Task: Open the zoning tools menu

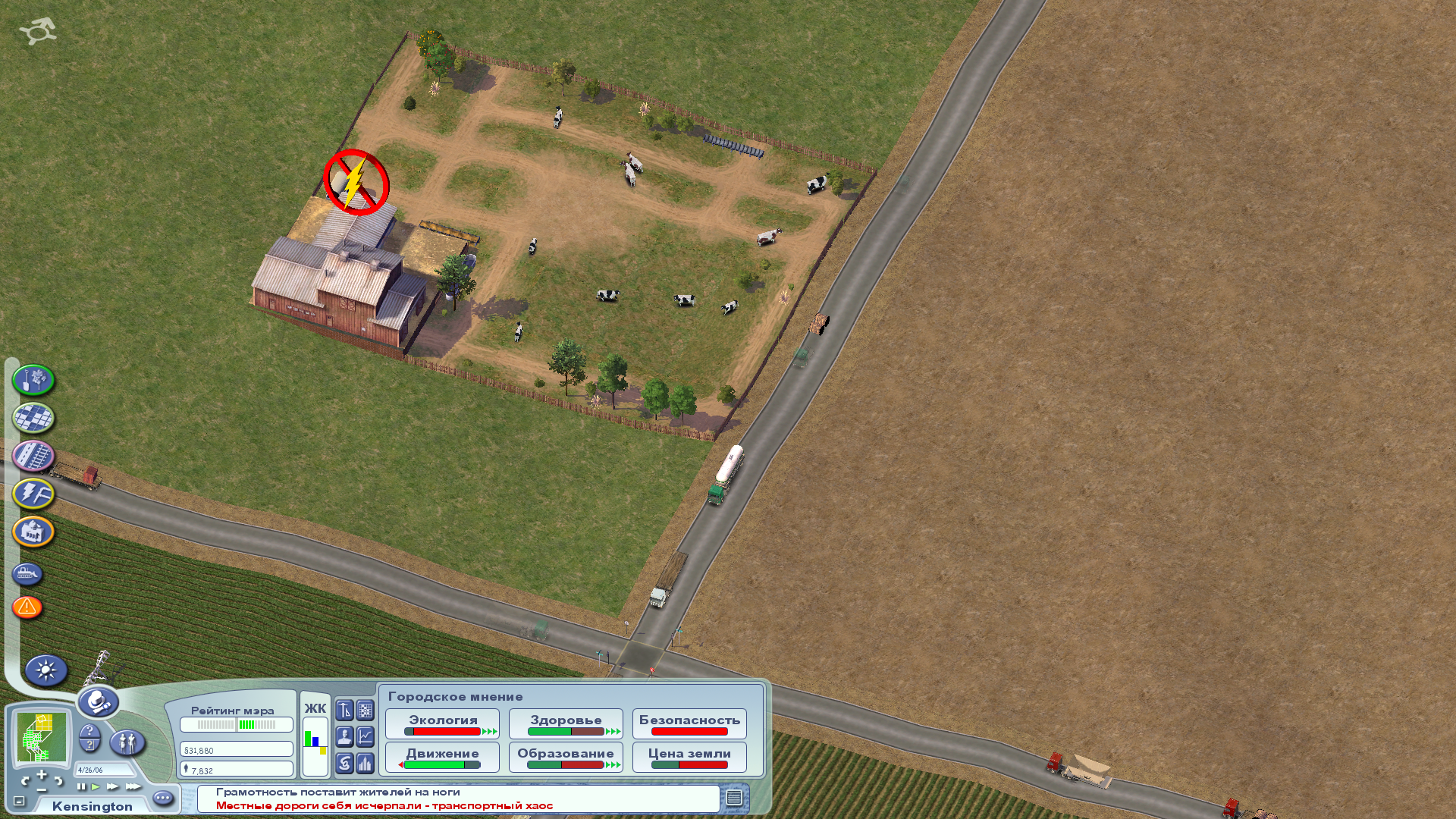Action: 33,418
